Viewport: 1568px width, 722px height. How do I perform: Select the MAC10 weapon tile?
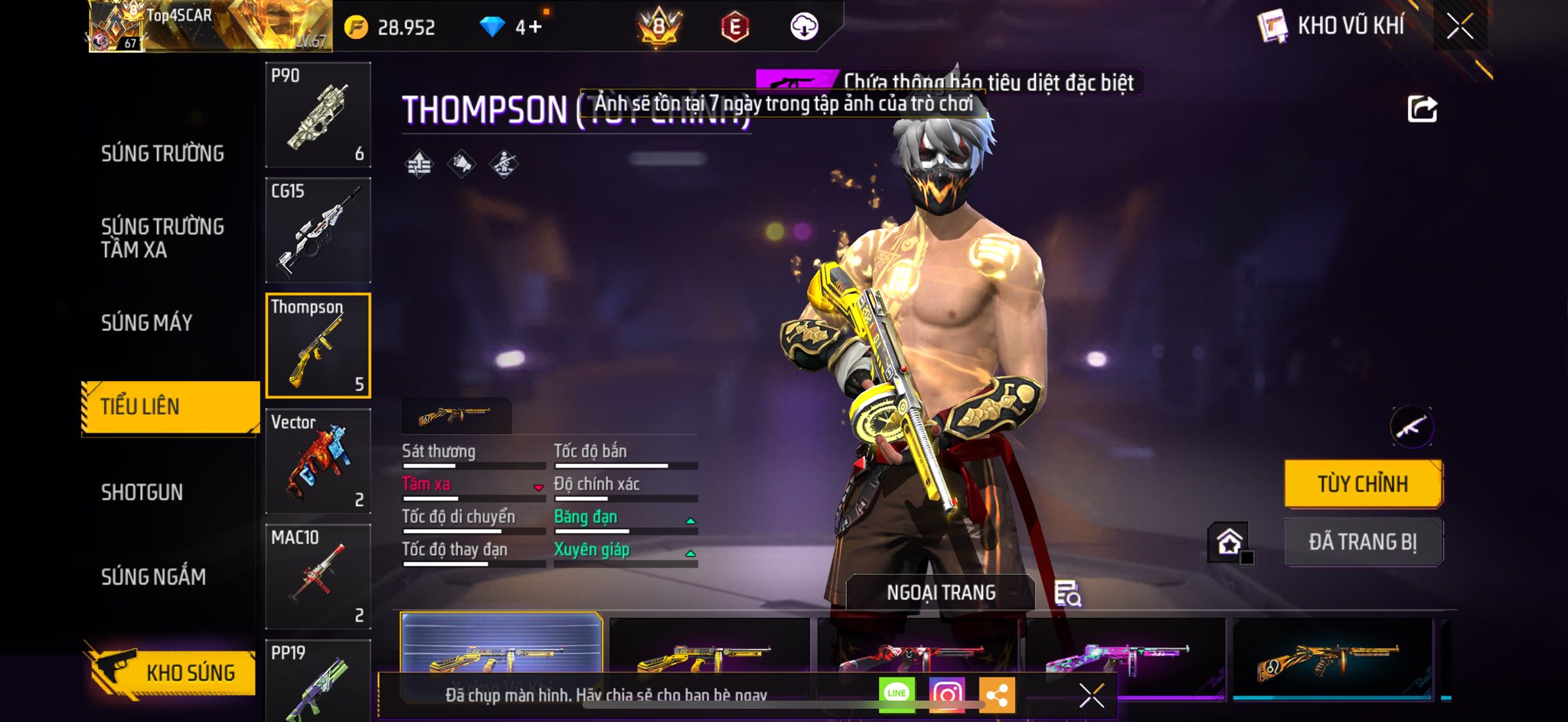pos(318,577)
